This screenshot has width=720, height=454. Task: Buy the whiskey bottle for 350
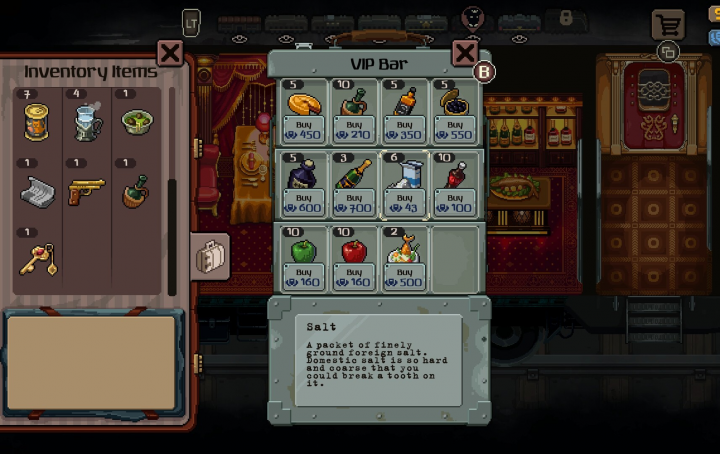(x=405, y=129)
